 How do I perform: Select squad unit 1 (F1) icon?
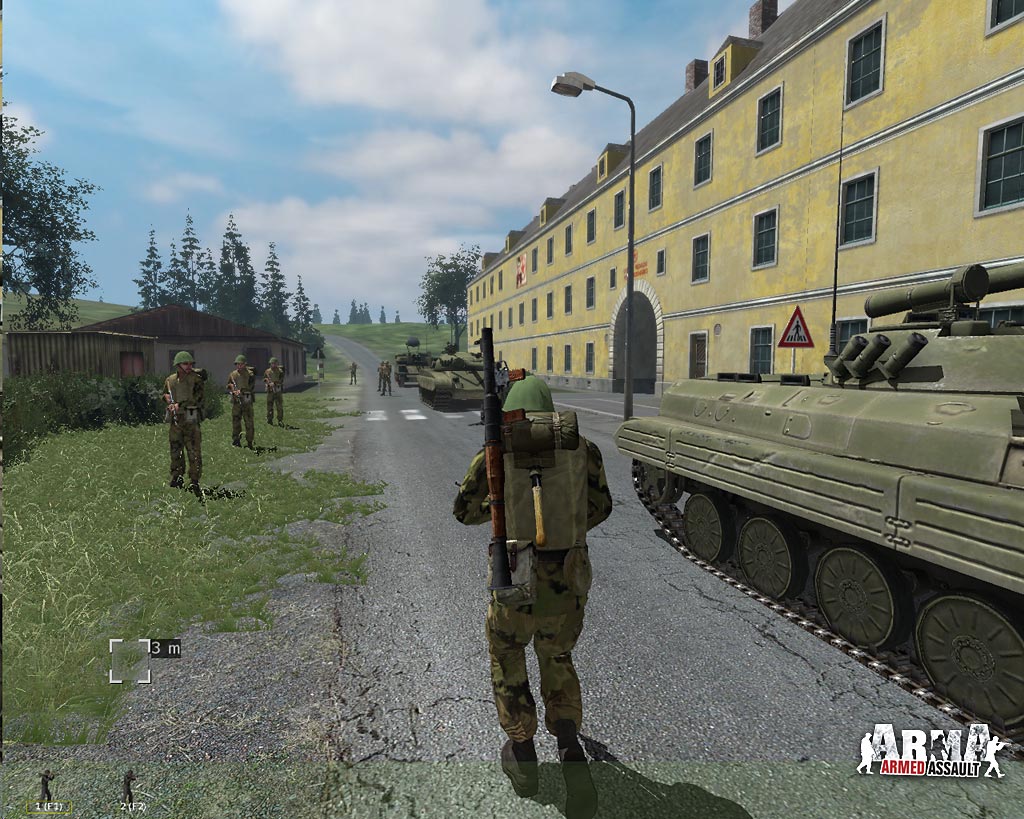tap(47, 787)
